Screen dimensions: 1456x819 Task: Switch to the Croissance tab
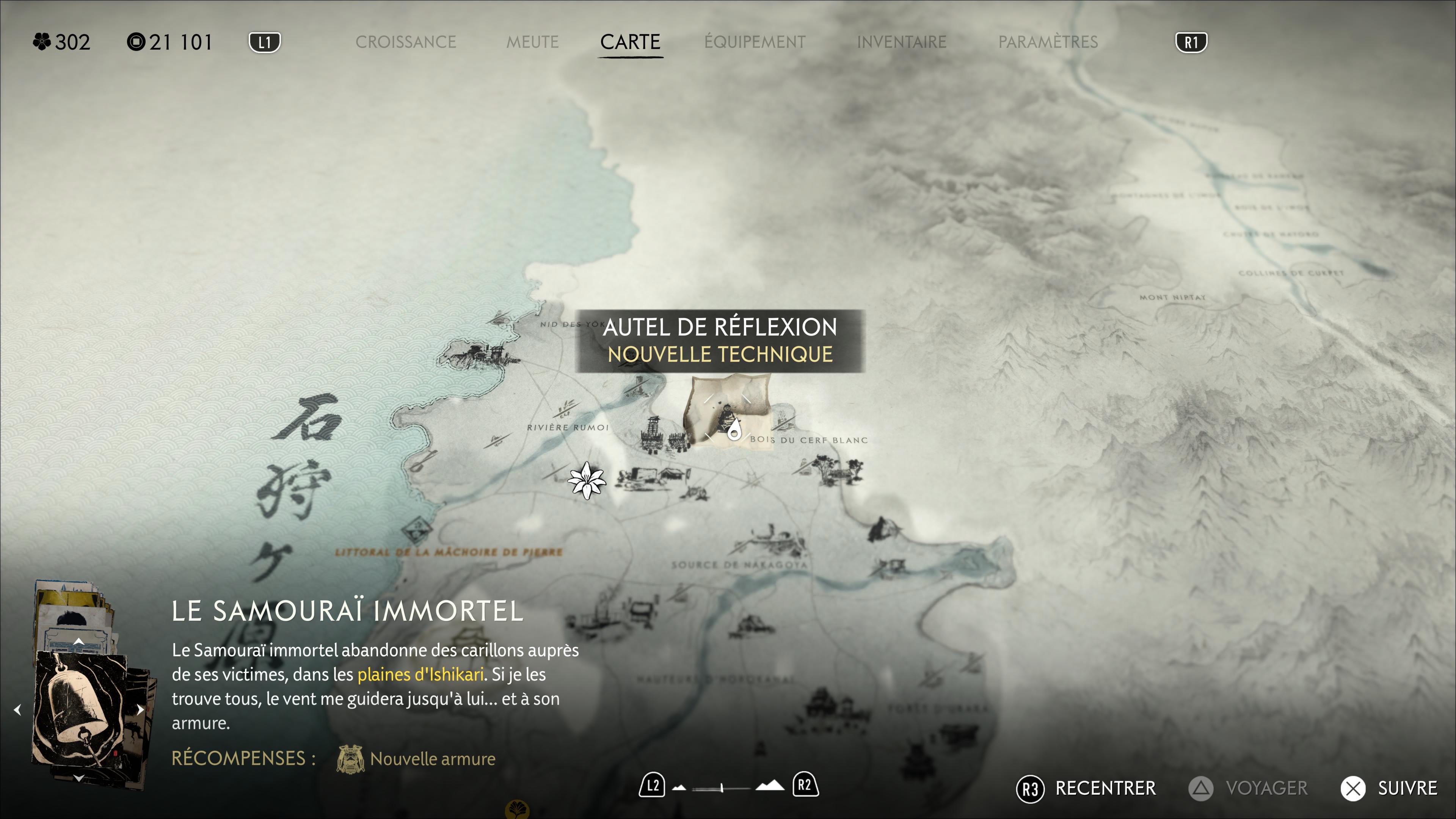pyautogui.click(x=405, y=42)
